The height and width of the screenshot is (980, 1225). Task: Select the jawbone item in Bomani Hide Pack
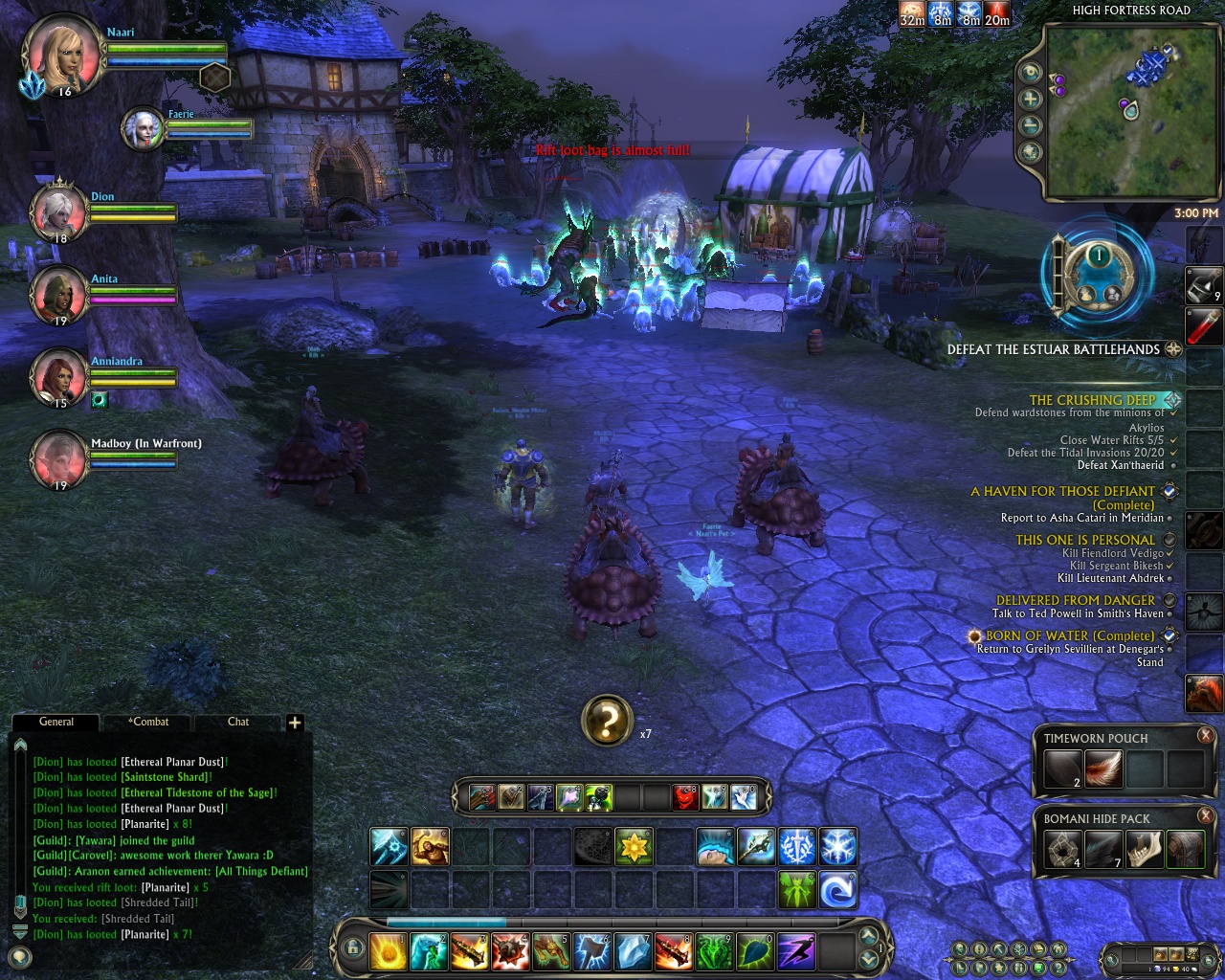[x=1145, y=850]
